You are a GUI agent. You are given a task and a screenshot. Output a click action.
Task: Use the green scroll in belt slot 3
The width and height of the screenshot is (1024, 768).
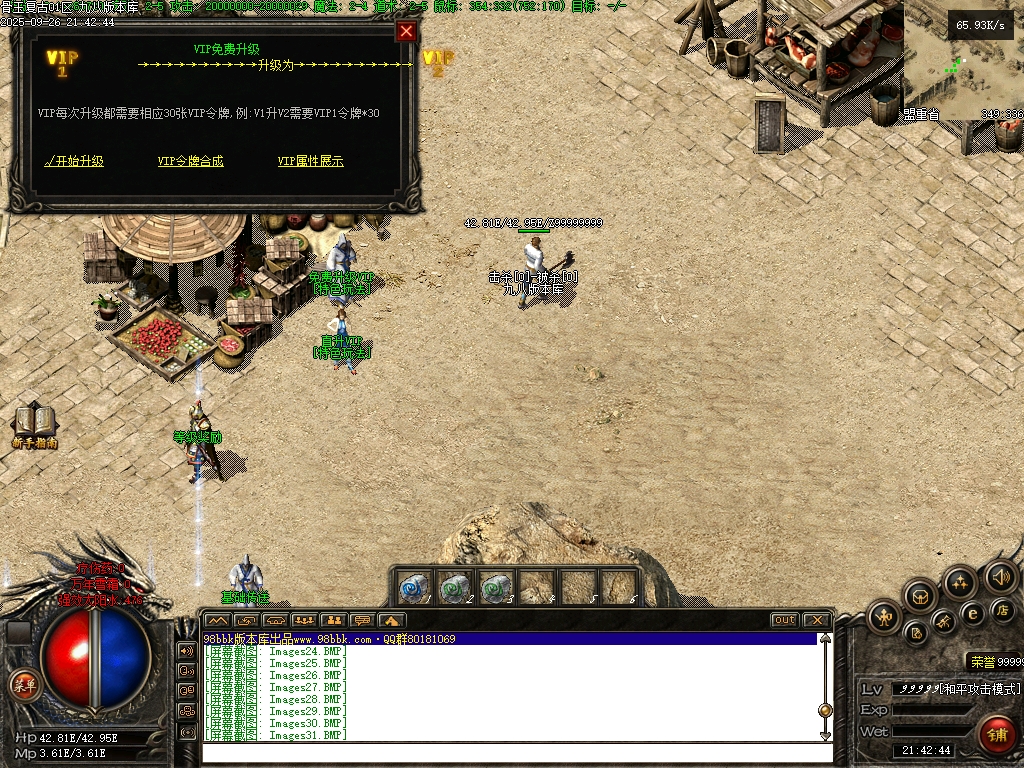(x=496, y=587)
